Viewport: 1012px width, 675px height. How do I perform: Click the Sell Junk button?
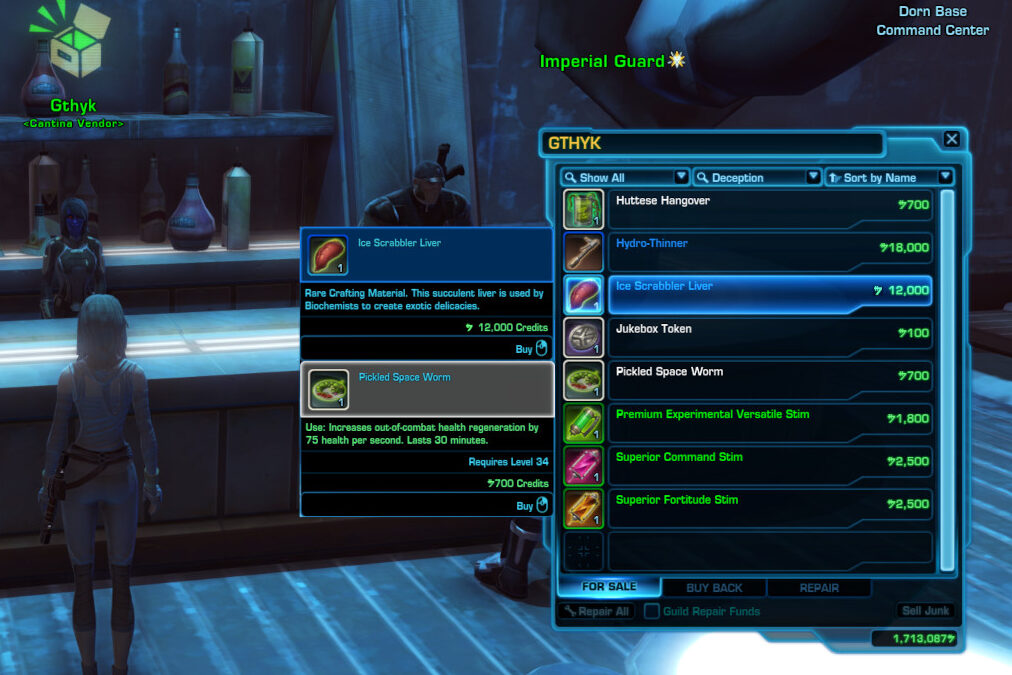925,611
